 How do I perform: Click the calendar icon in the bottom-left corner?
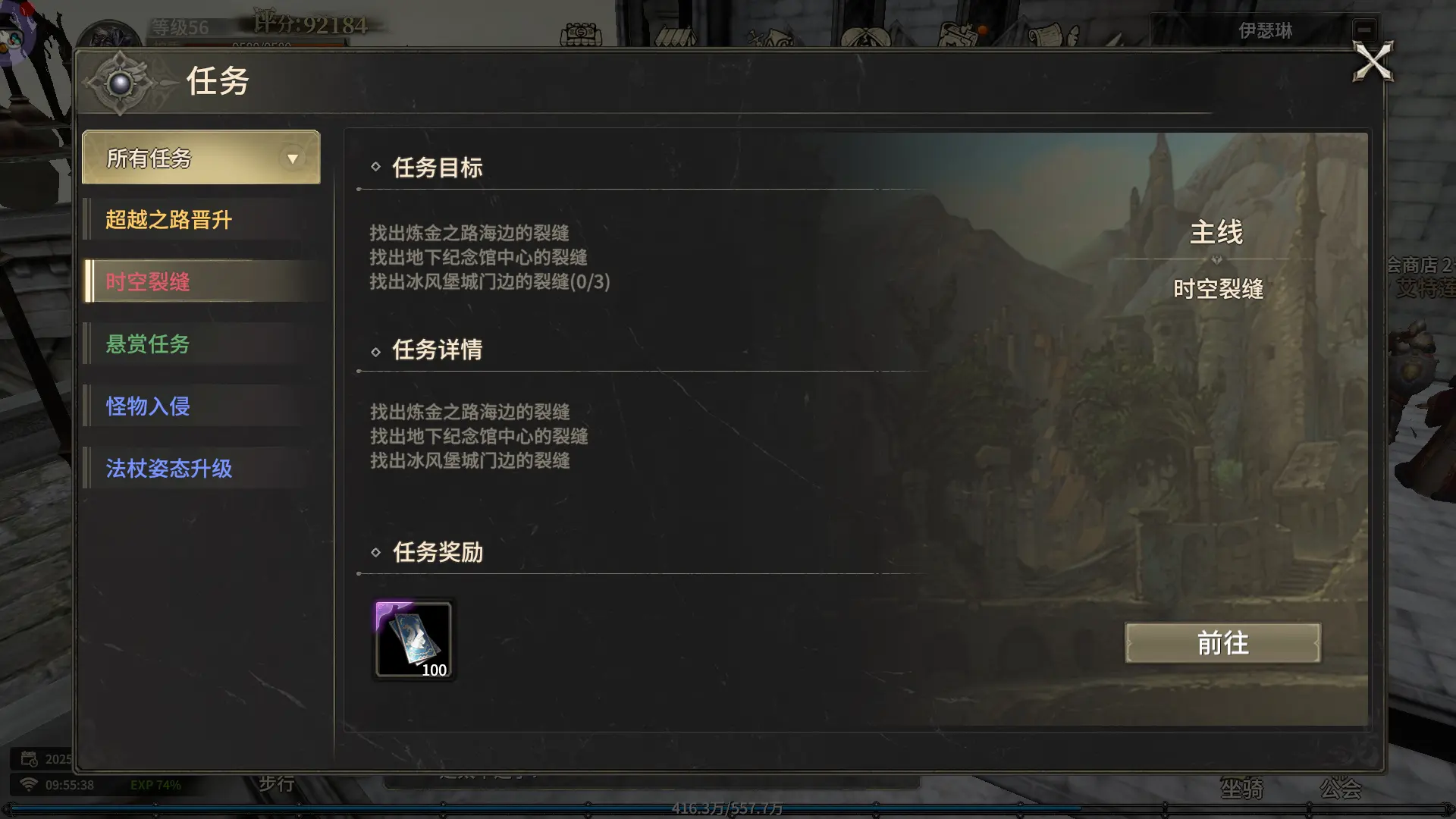click(30, 761)
